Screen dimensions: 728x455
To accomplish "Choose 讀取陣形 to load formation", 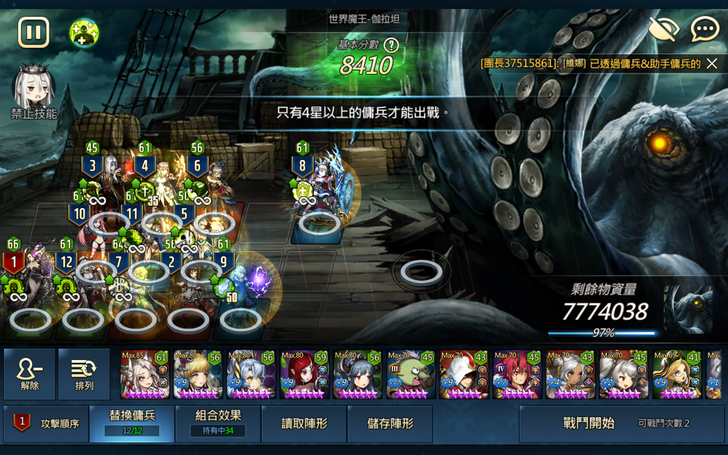I will (304, 423).
